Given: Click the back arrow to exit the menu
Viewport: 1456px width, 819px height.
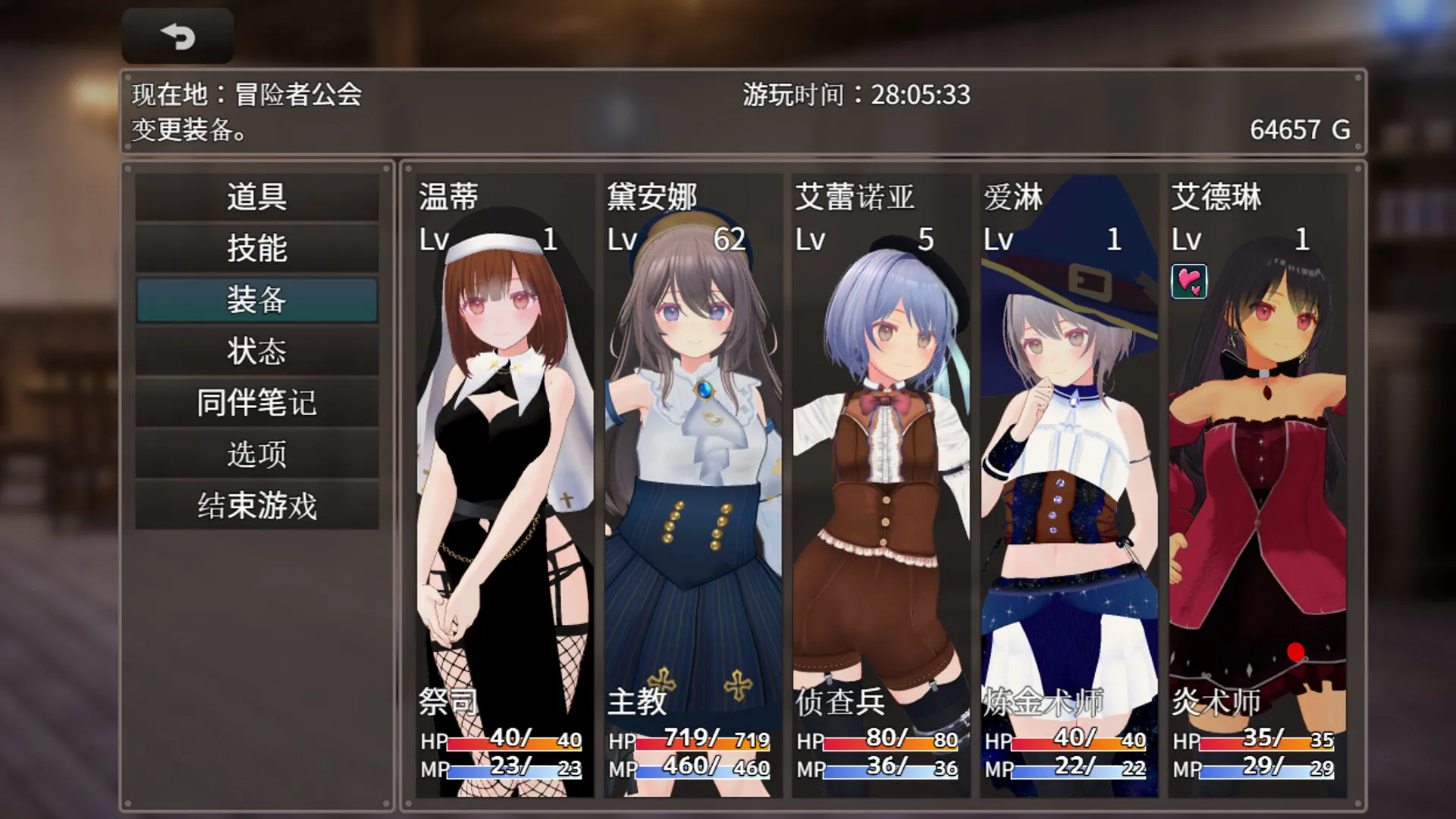Looking at the screenshot, I should point(177,34).
